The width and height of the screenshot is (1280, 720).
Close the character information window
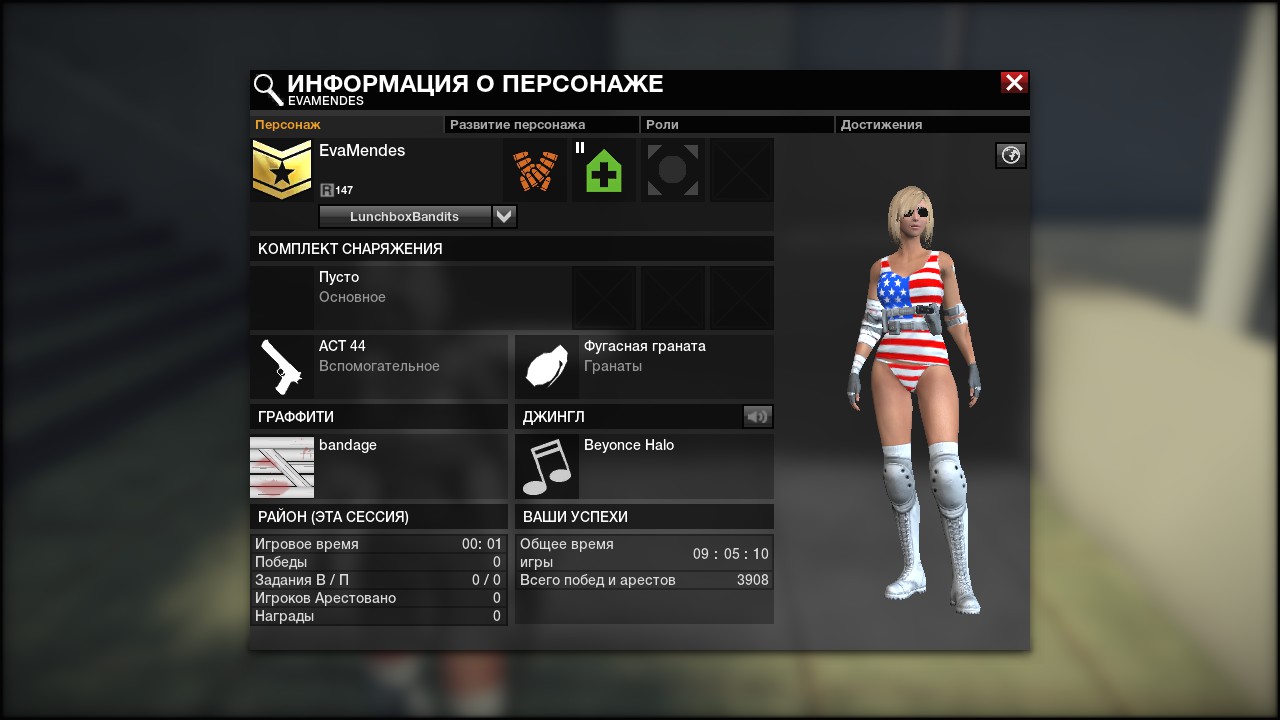[x=1014, y=83]
